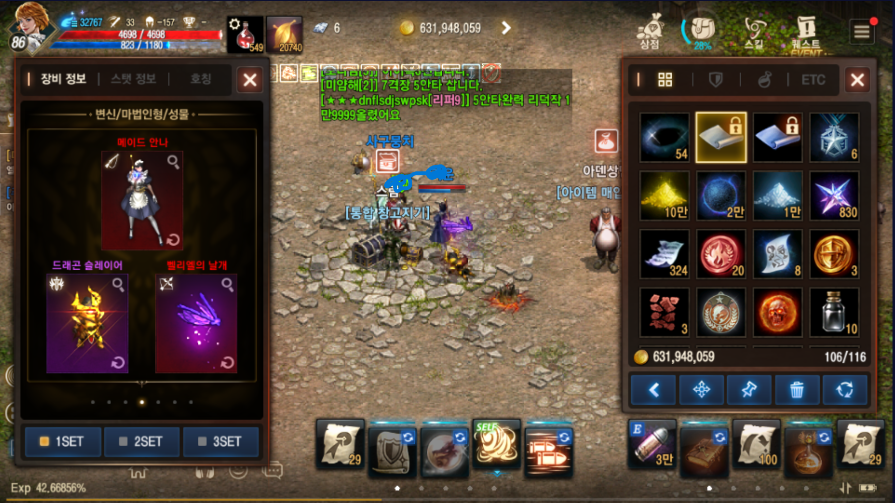Viewport: 895px width, 503px height.
Task: Choose the 3SET equipment preset
Action: point(221,441)
